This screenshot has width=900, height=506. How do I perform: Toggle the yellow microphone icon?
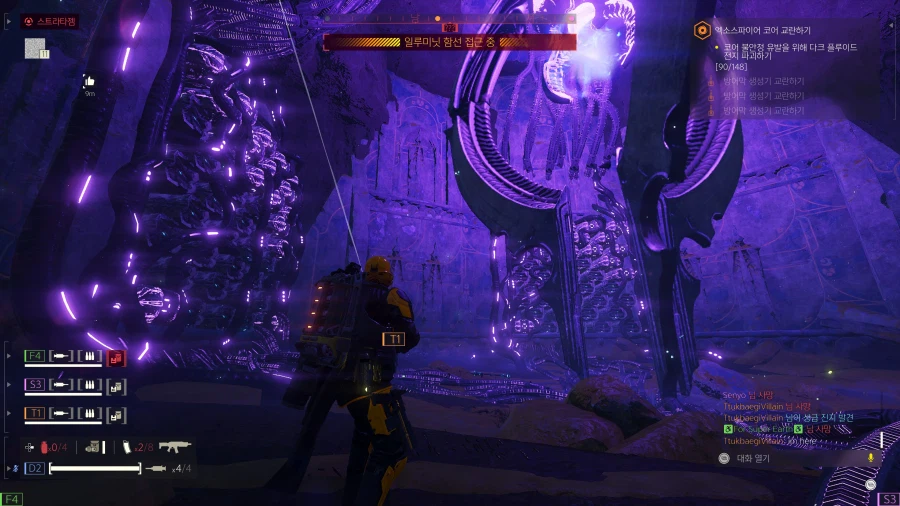871,457
